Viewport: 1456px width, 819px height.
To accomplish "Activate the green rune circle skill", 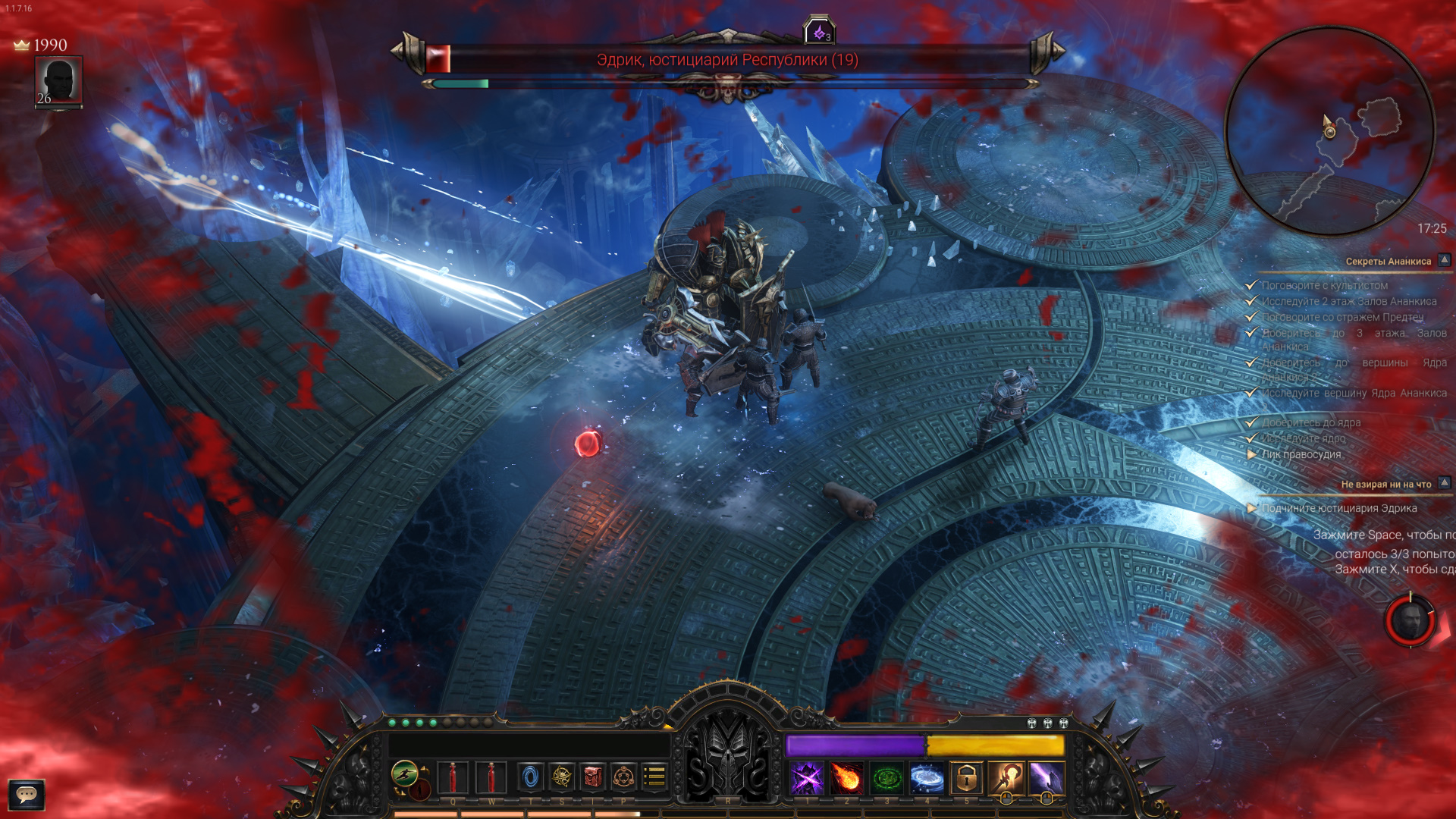I will [x=886, y=778].
